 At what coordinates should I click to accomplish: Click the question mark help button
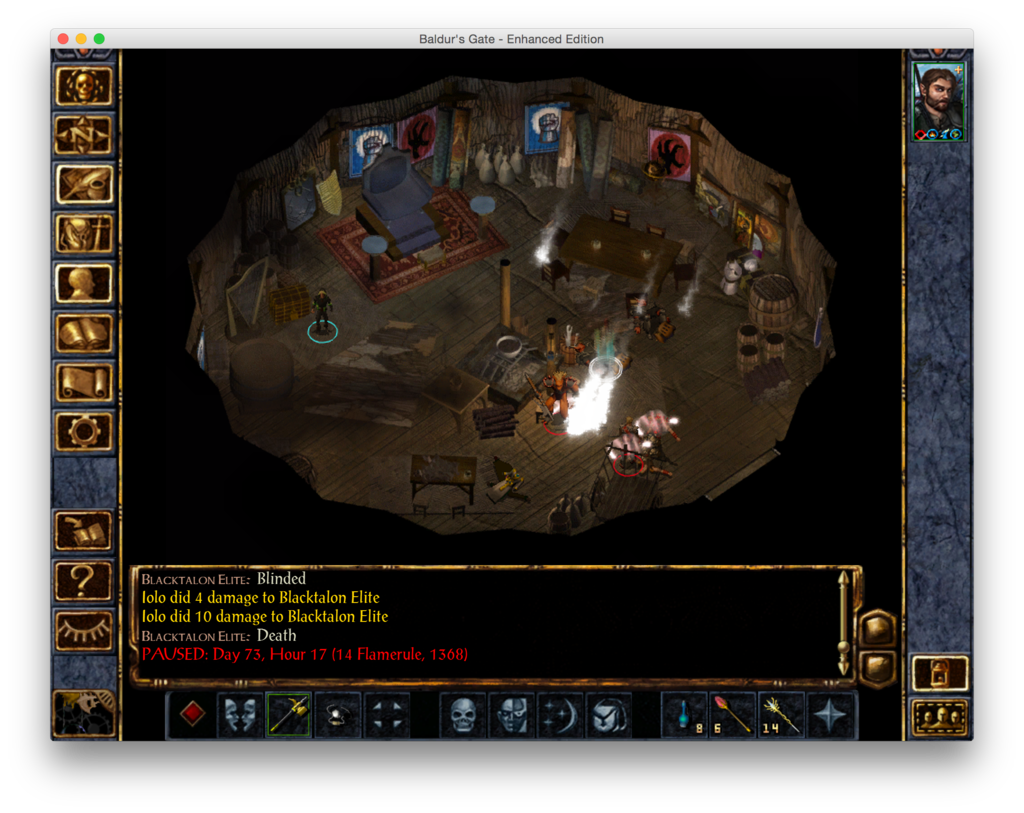(x=84, y=580)
